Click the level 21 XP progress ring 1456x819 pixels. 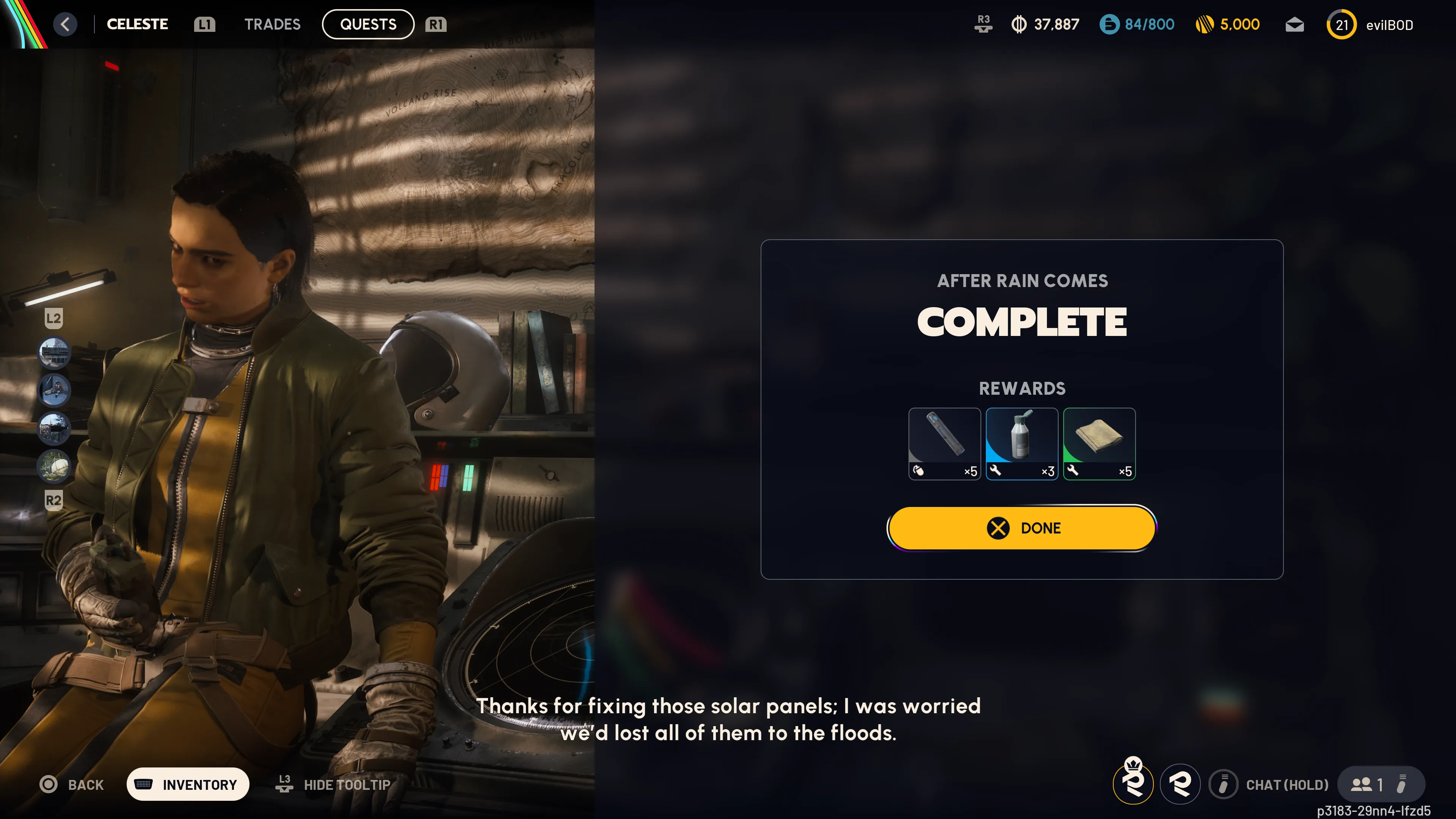(x=1341, y=24)
